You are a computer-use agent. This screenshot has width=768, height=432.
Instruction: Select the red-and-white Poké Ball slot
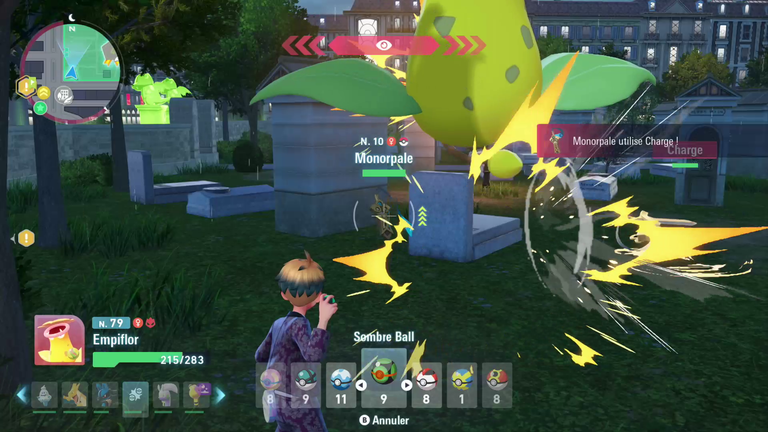point(427,384)
